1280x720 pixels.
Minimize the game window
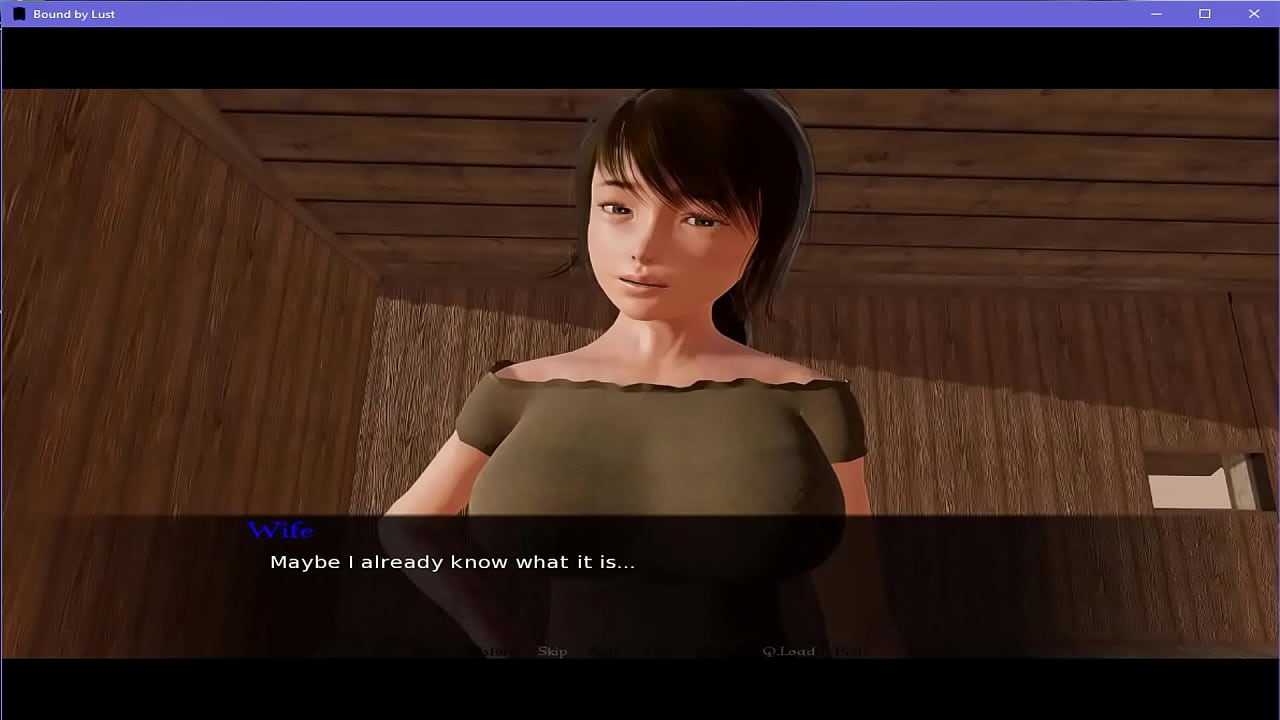(x=1156, y=14)
